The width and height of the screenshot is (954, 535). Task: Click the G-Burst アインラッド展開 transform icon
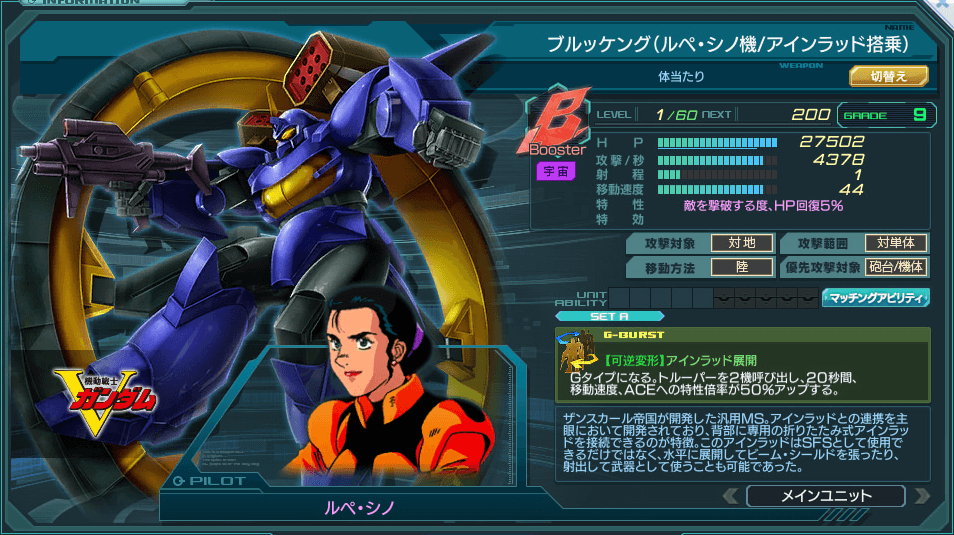point(577,358)
